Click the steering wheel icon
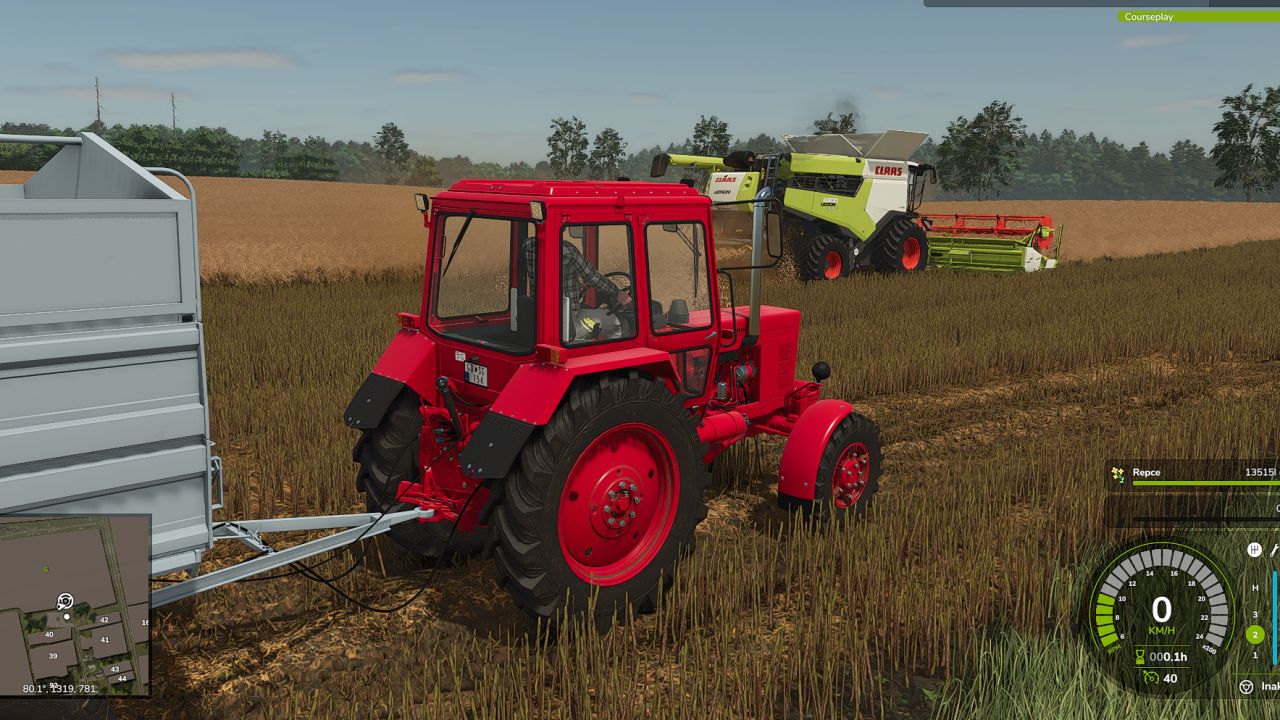Screen dimensions: 1280x720 [1246, 687]
